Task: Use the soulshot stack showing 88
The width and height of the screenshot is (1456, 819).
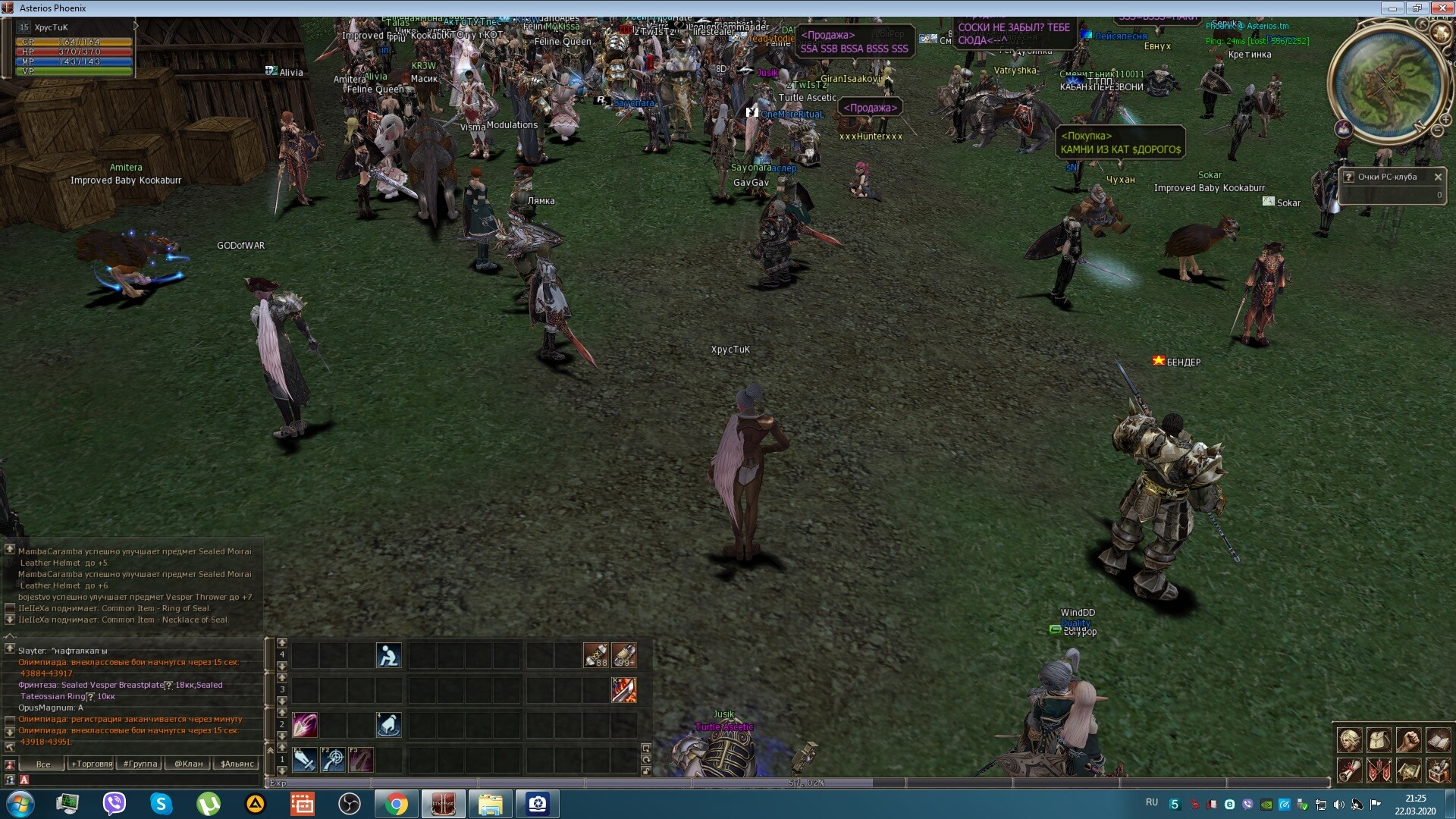Action: 595,655
